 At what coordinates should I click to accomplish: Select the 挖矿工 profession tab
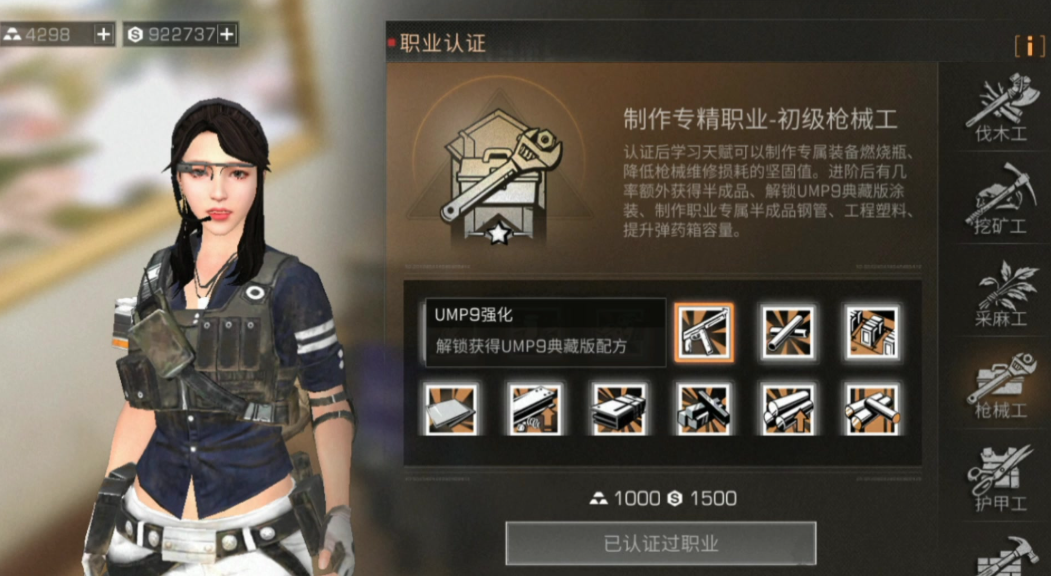[x=1001, y=199]
